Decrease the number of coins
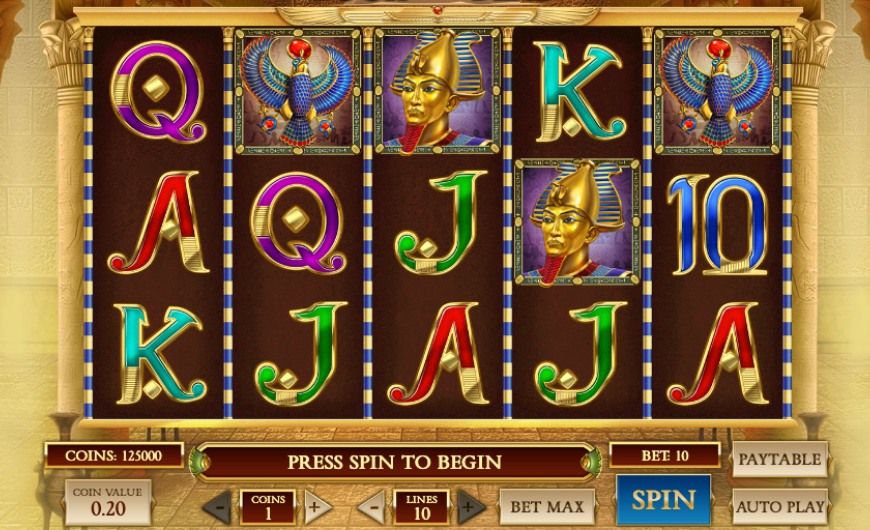Viewport: 870px width, 530px height. click(x=216, y=507)
